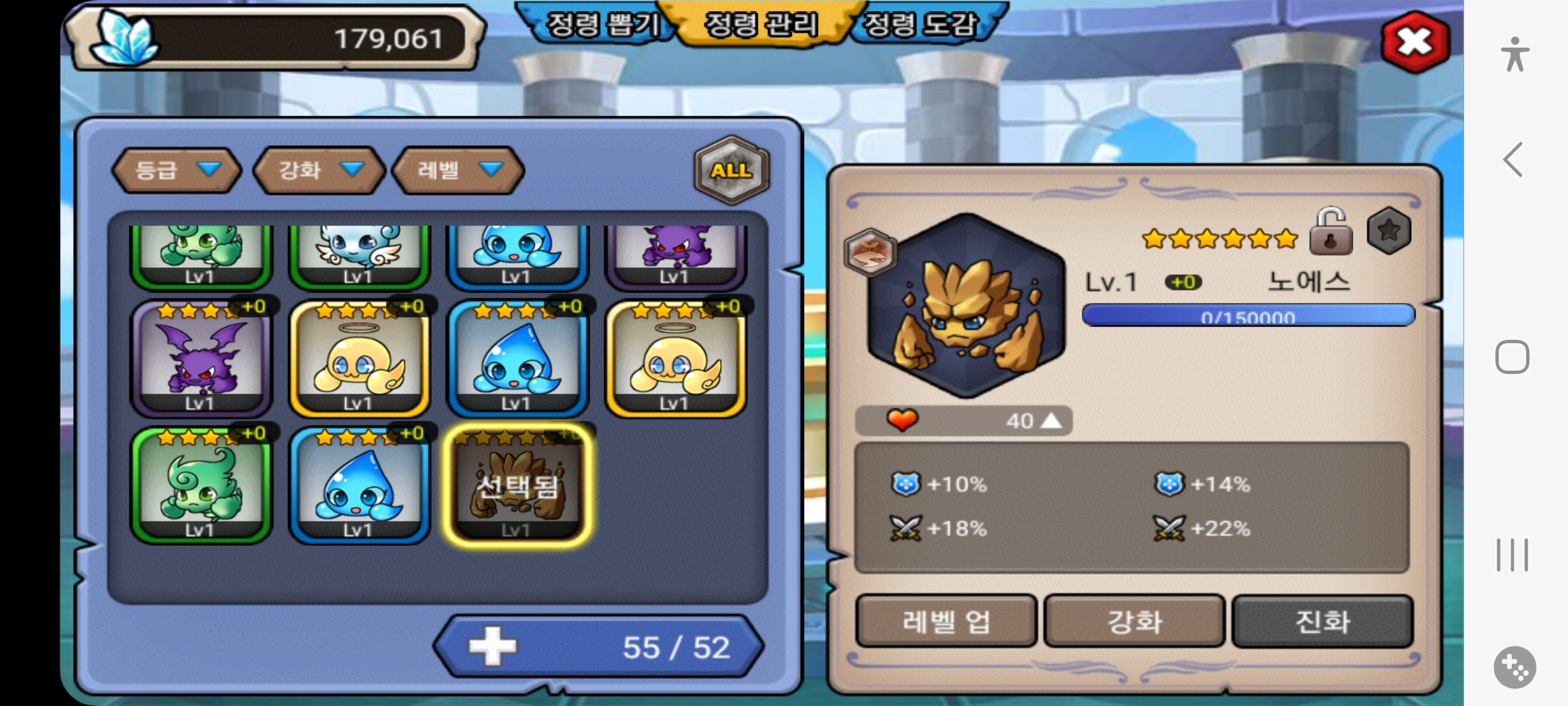Image resolution: width=1568 pixels, height=706 pixels.
Task: Activate the 진화 evolve button
Action: click(x=1322, y=621)
